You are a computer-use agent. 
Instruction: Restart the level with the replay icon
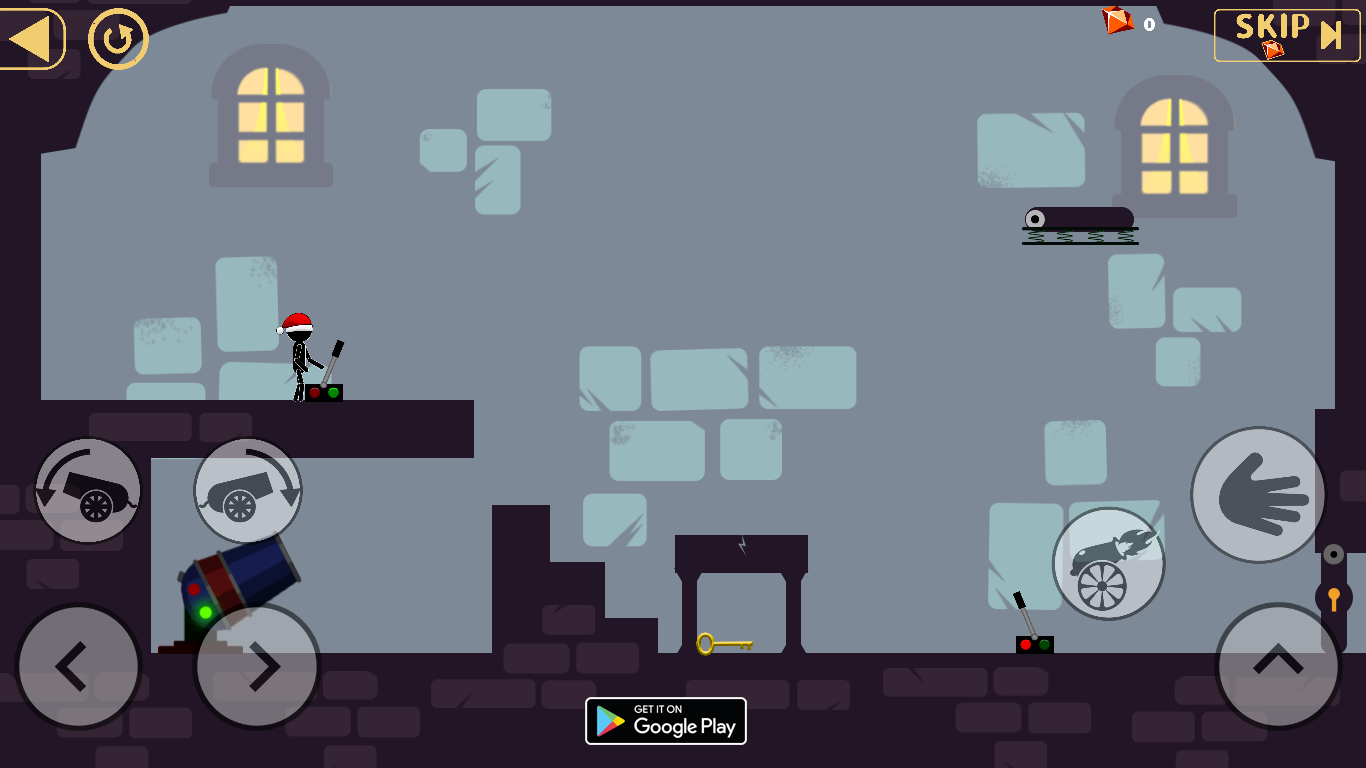pyautogui.click(x=117, y=38)
